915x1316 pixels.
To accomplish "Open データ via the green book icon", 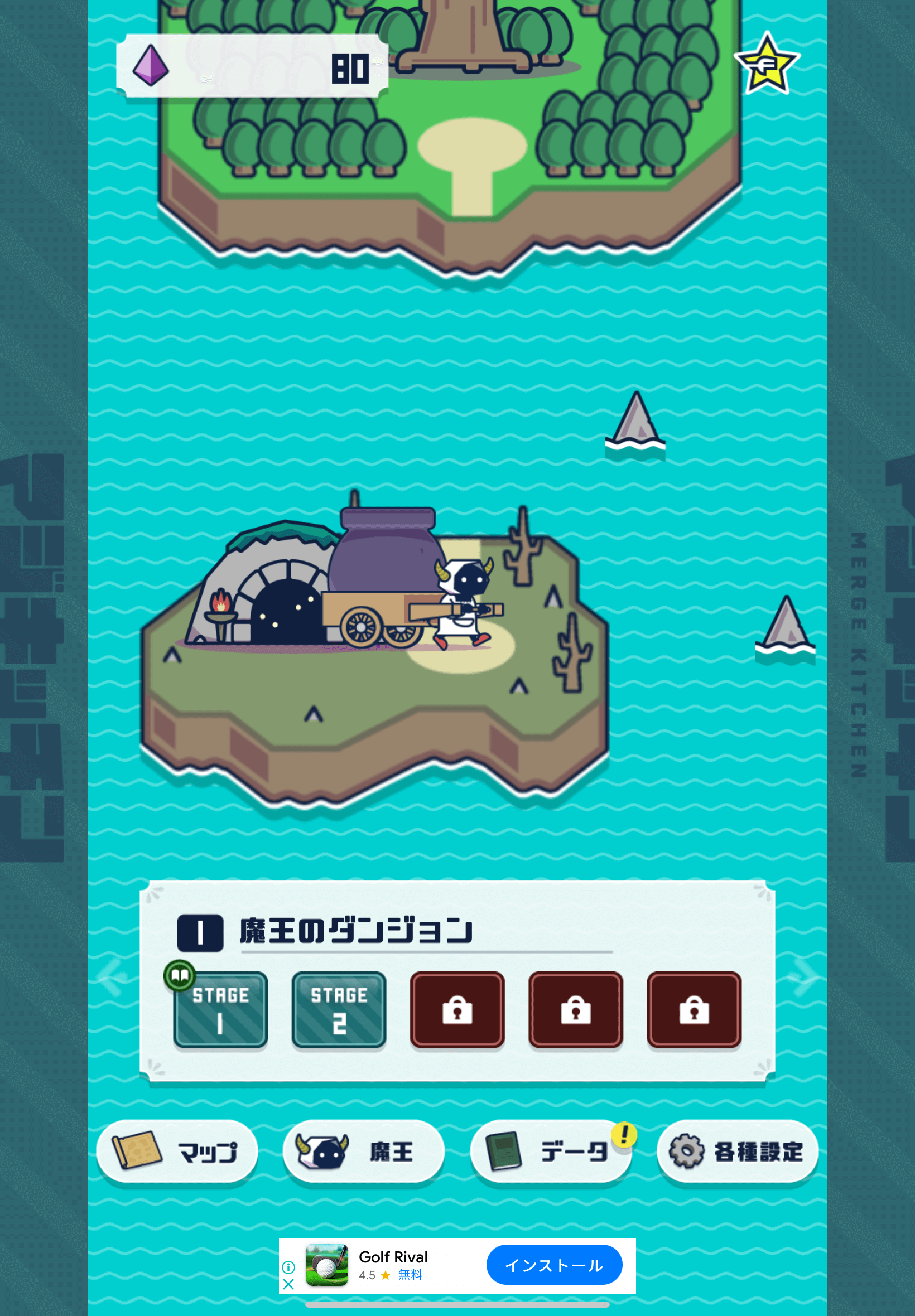I will coord(504,1150).
